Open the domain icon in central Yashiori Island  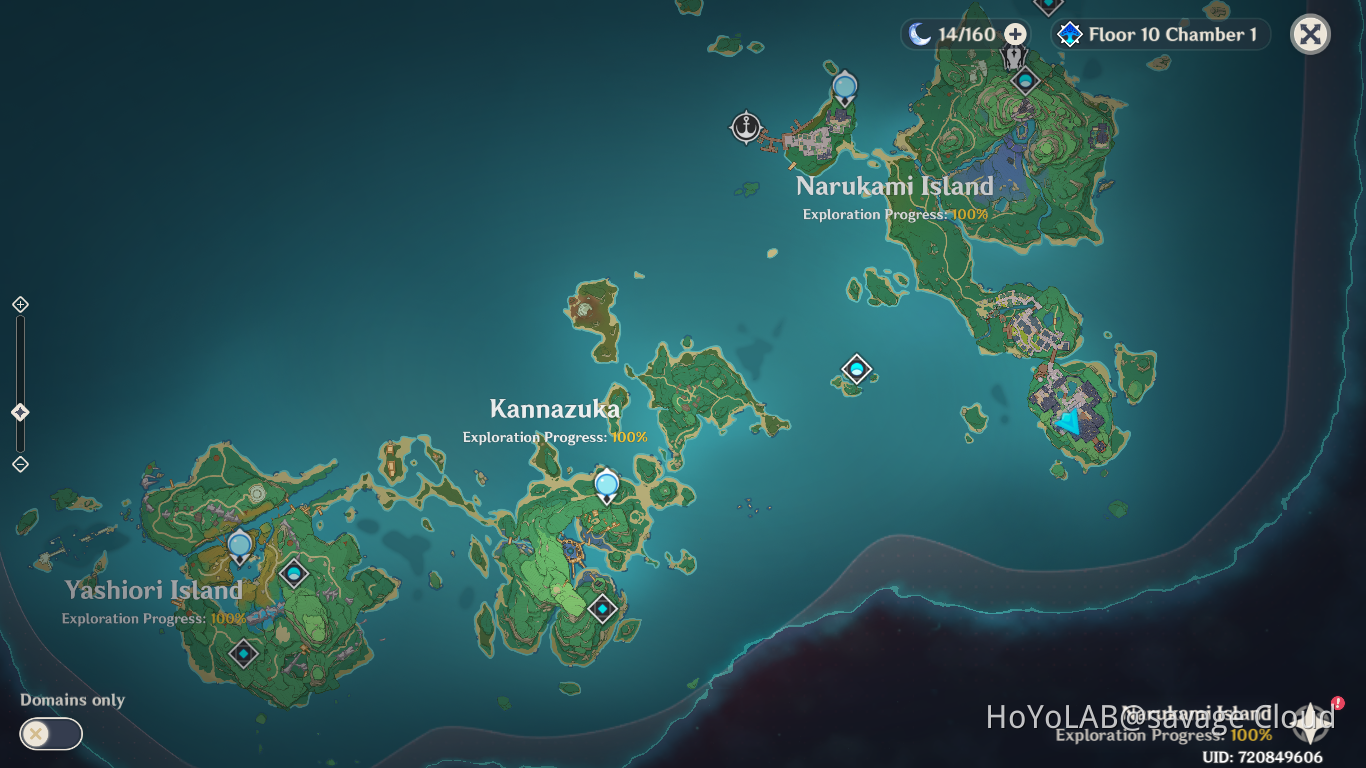(x=292, y=574)
